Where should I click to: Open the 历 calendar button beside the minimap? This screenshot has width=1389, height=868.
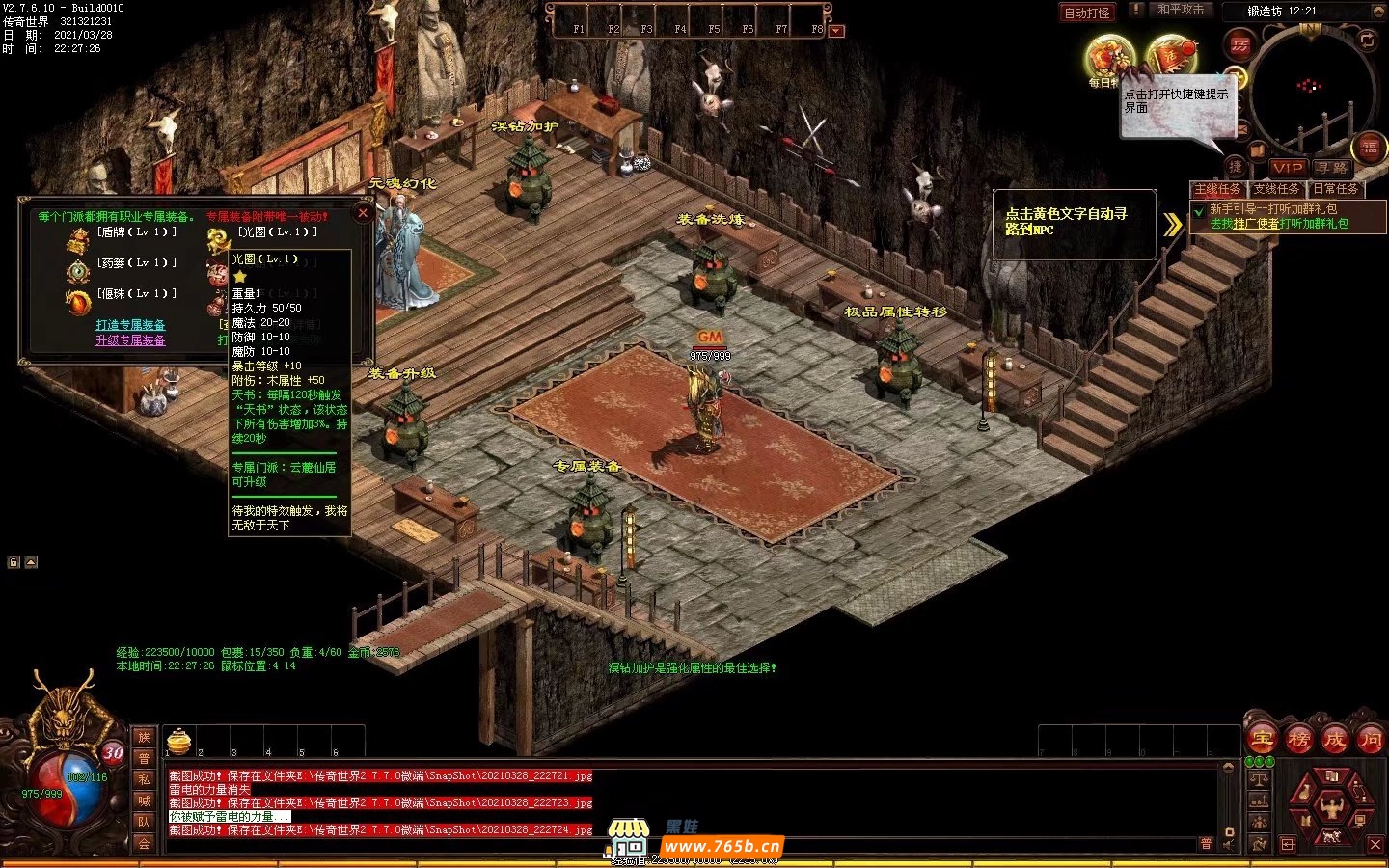[1239, 45]
